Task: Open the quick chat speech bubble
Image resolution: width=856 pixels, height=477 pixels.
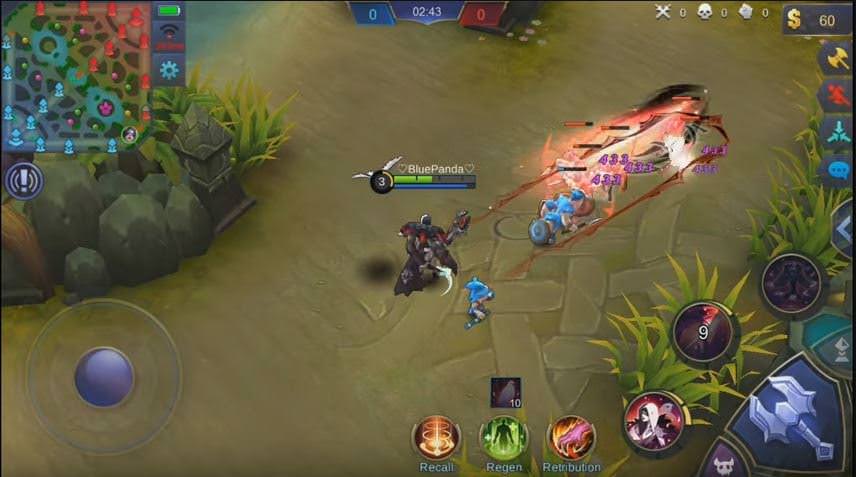Action: tap(836, 168)
